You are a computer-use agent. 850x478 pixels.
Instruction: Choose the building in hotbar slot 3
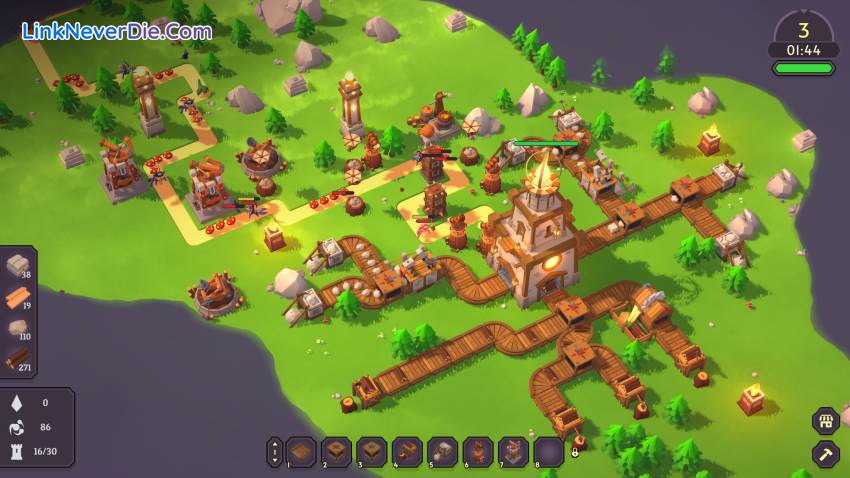(x=372, y=452)
